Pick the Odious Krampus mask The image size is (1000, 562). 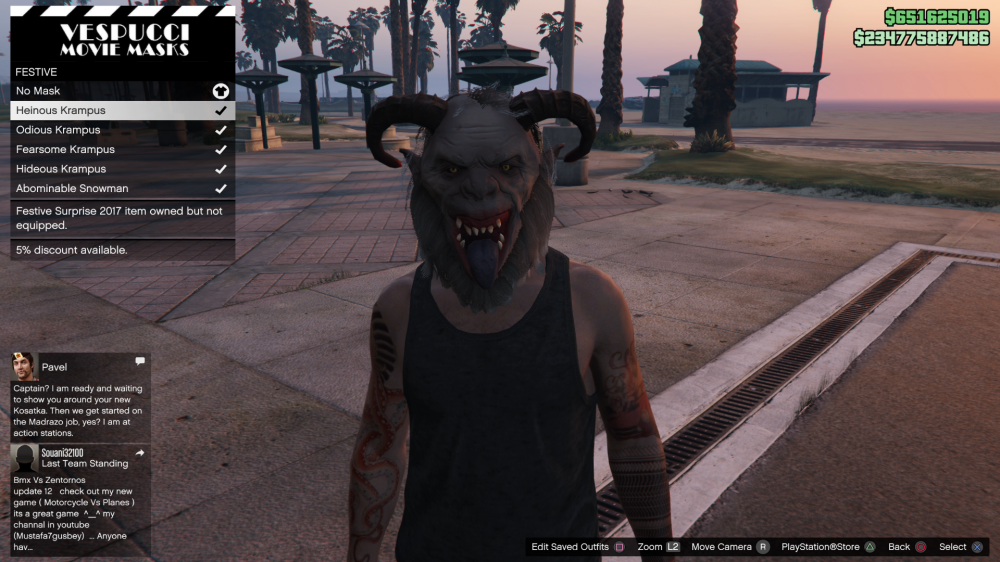coord(122,130)
